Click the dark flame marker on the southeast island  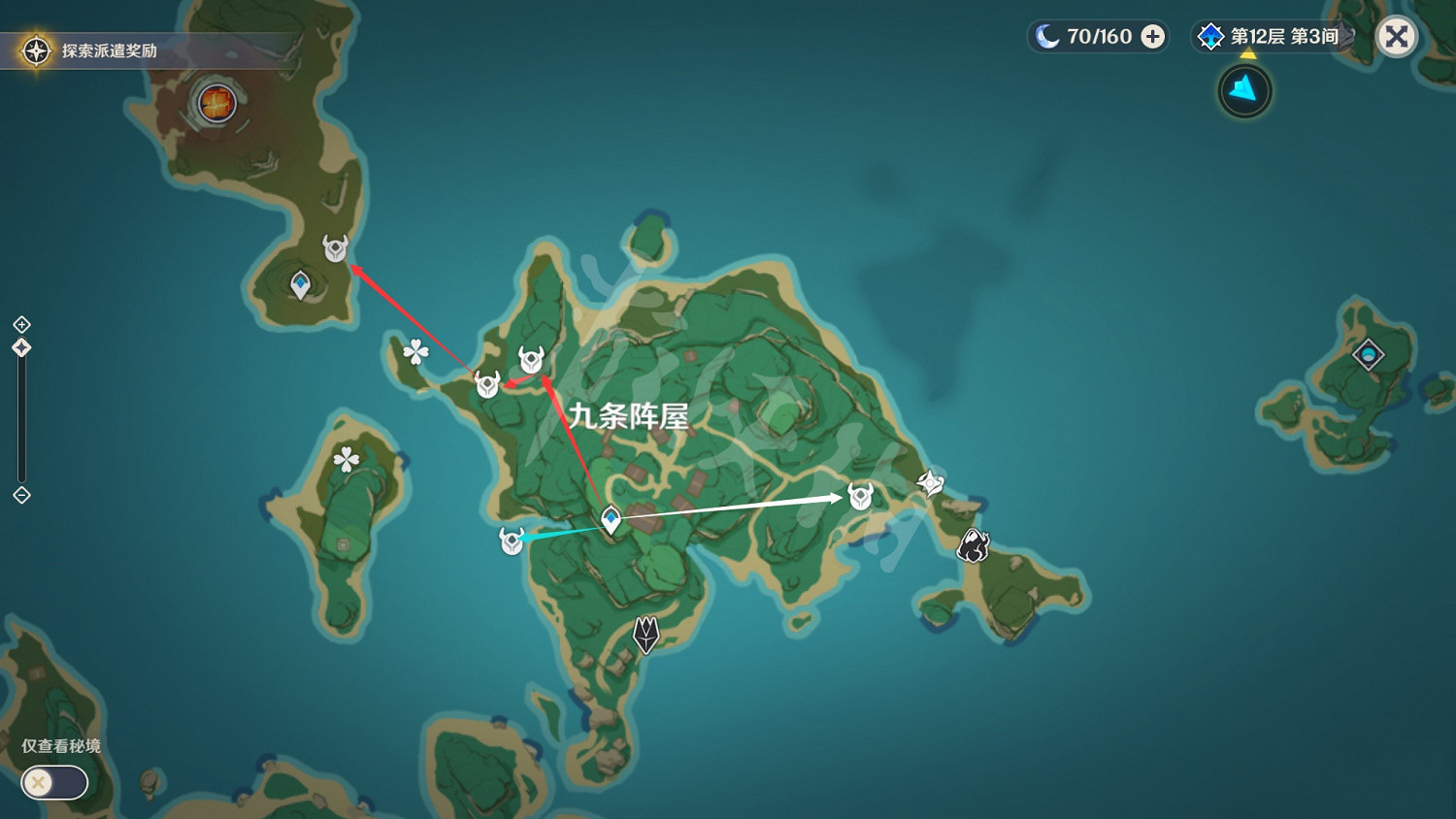tap(973, 547)
